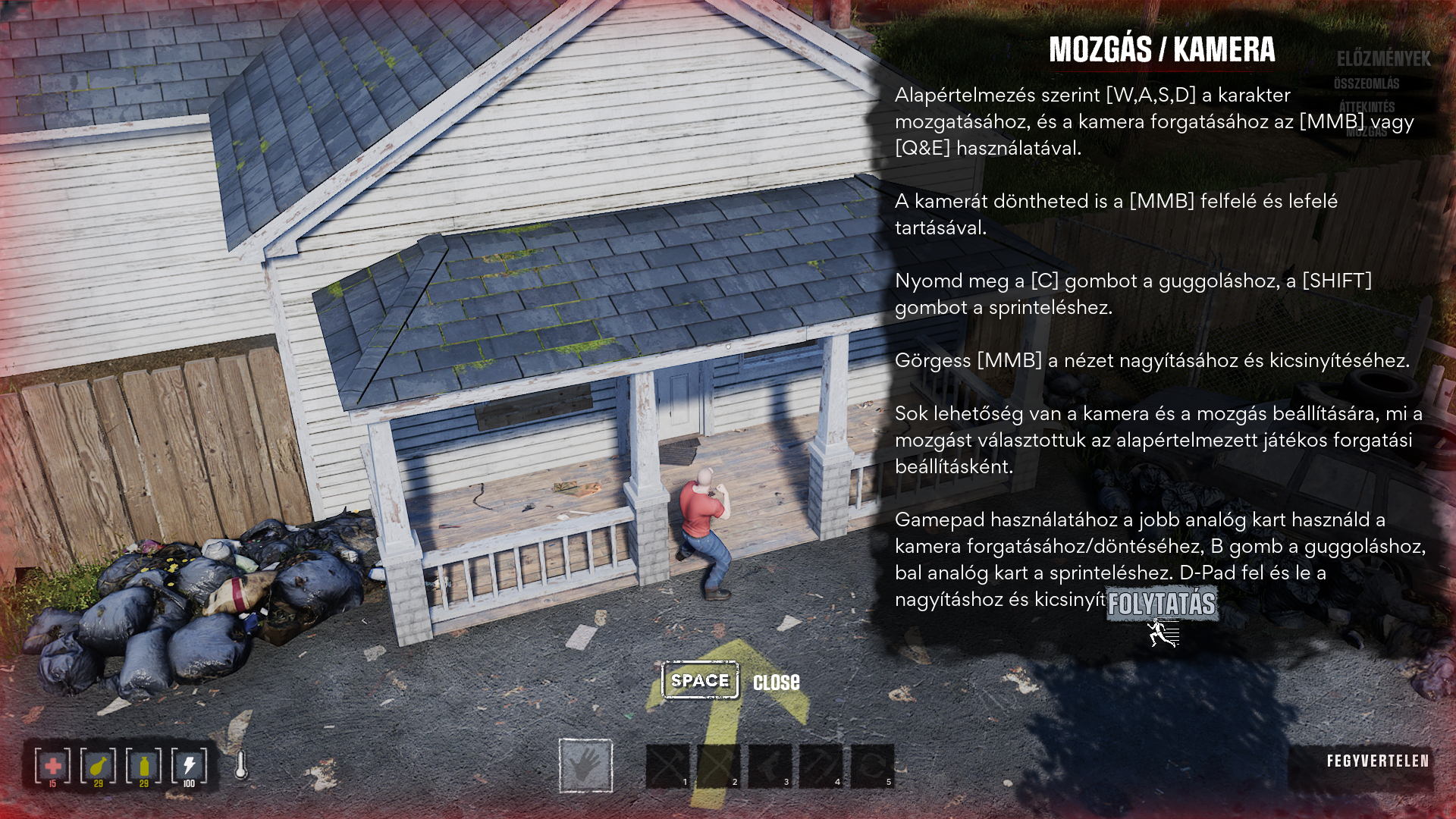Viewport: 1456px width, 819px height.
Task: Click the bottle thirst icon
Action: pos(144,766)
